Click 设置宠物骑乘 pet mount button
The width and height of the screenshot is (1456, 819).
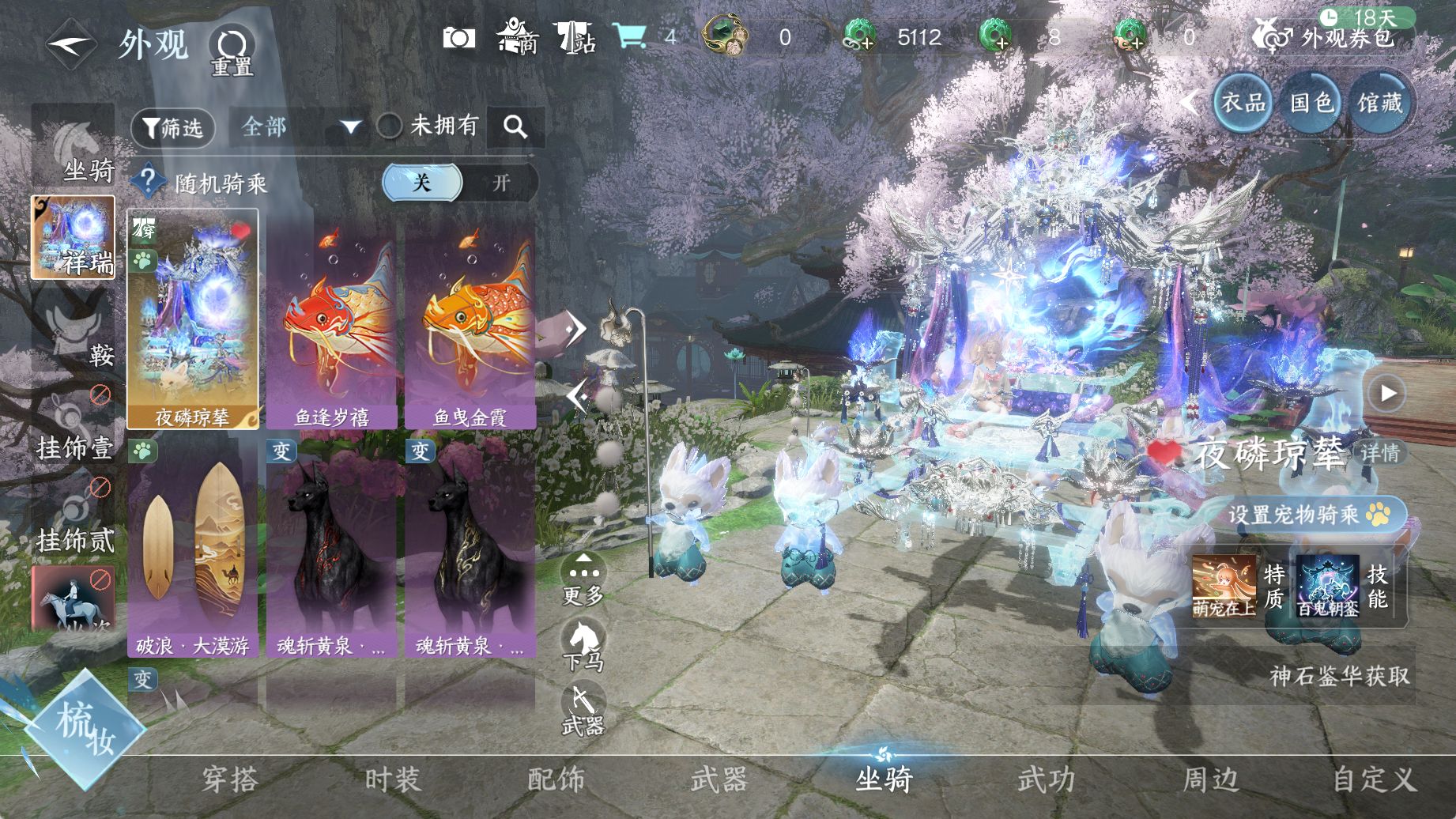click(1307, 515)
